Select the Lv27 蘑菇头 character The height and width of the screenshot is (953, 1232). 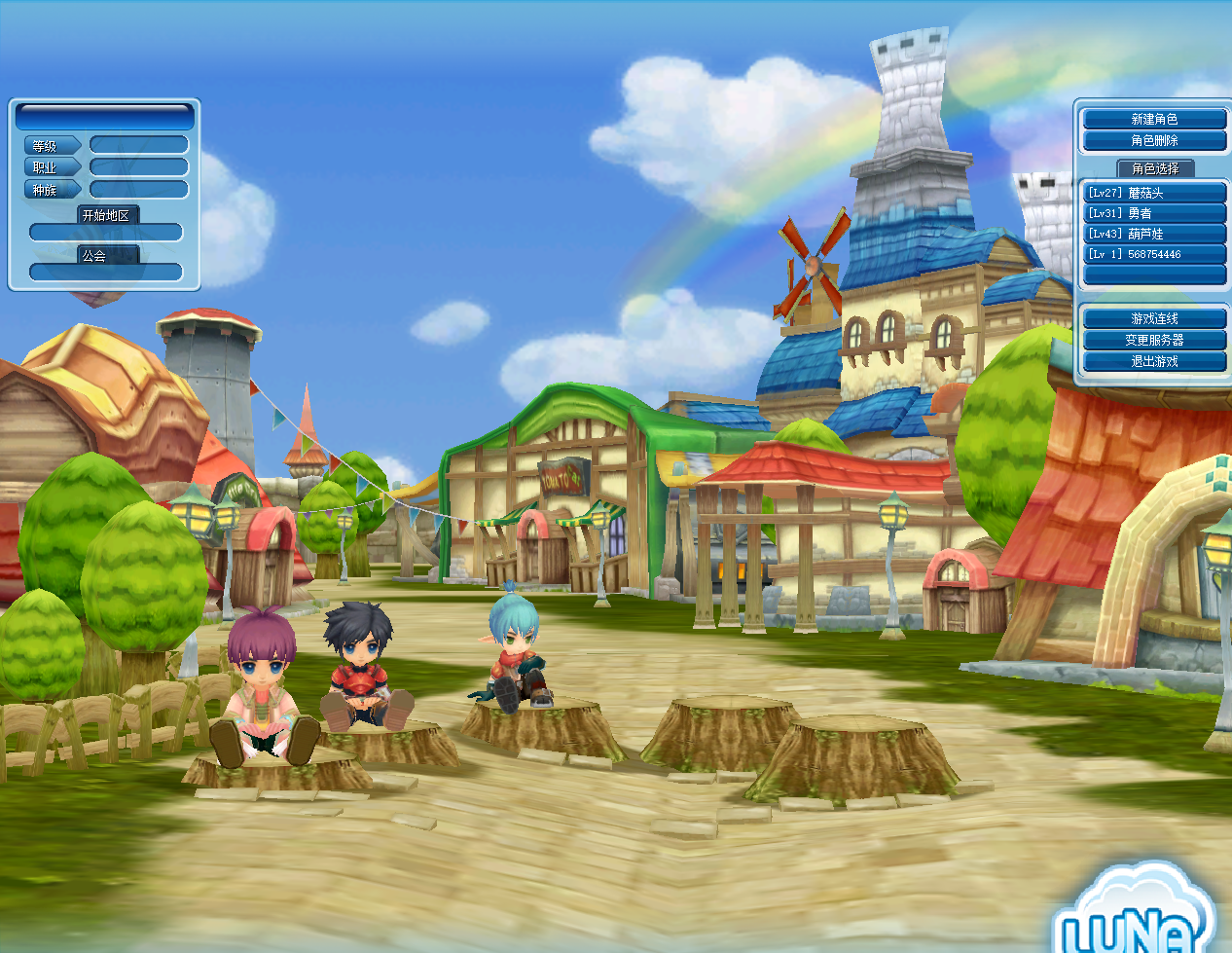[1154, 193]
